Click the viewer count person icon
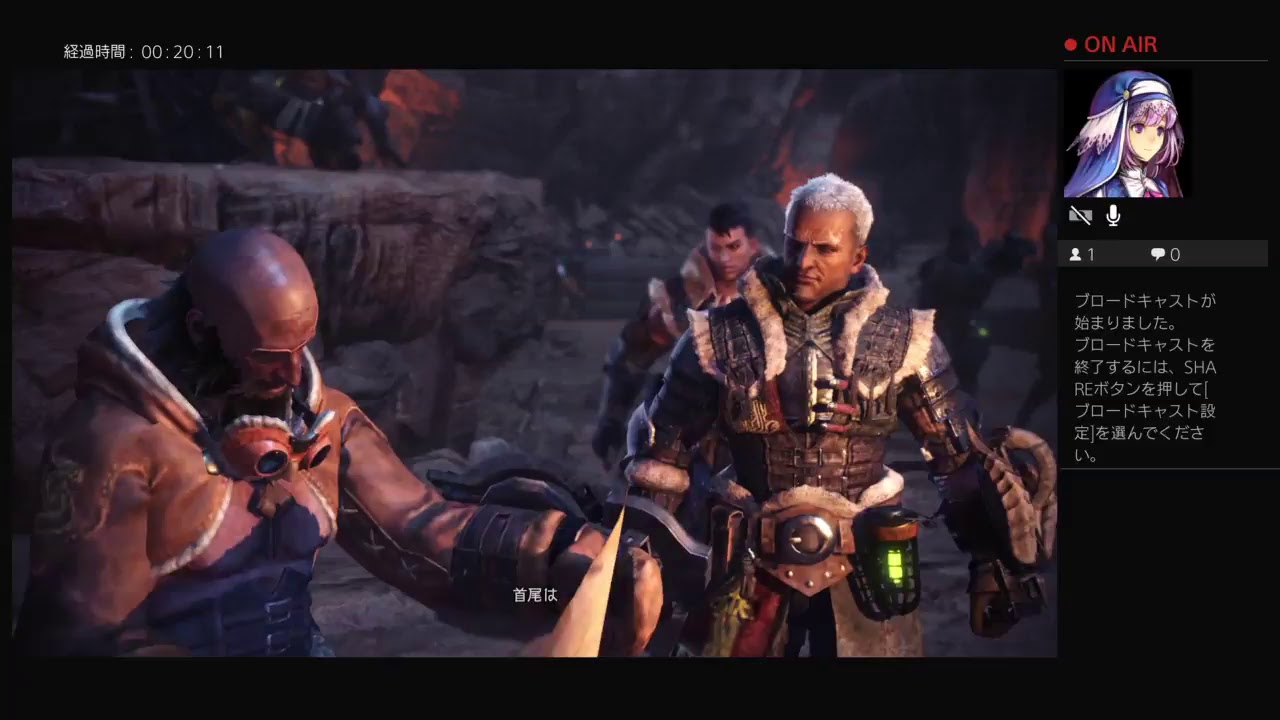Screen dimensions: 1280x720 (1075, 254)
